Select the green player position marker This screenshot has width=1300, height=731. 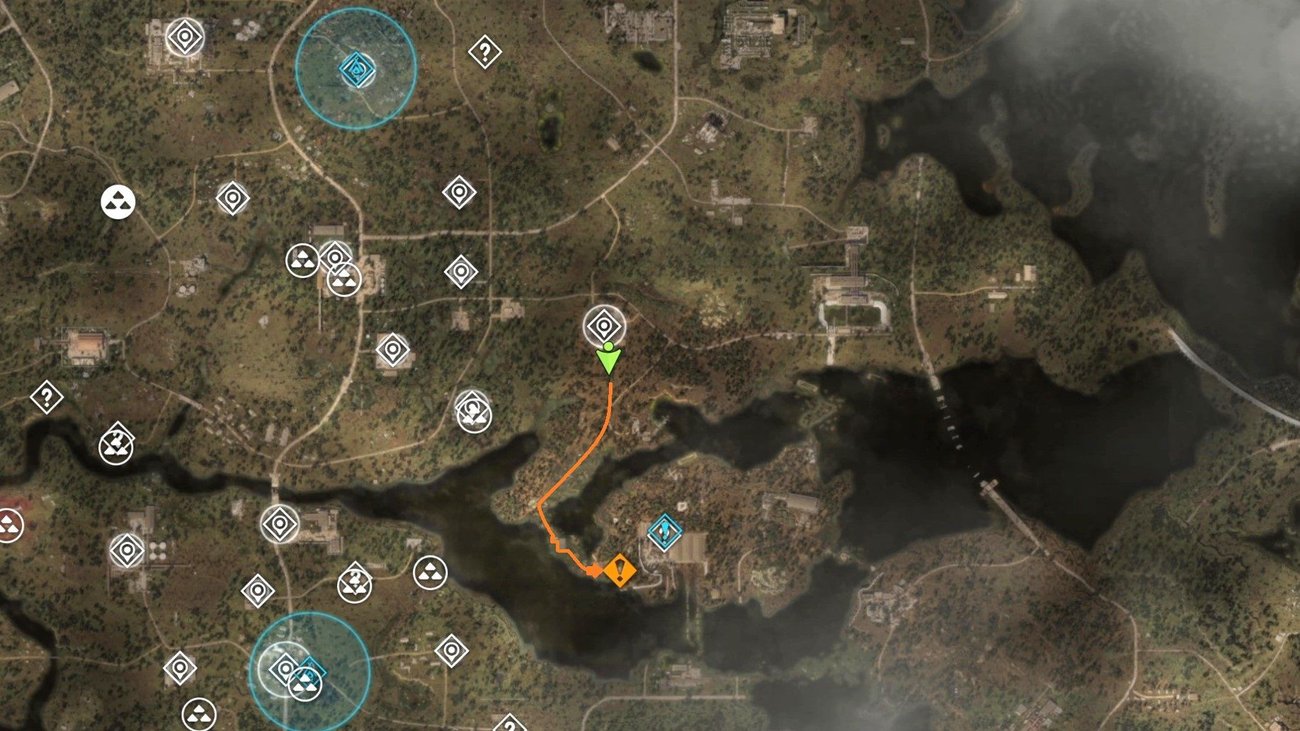click(611, 360)
